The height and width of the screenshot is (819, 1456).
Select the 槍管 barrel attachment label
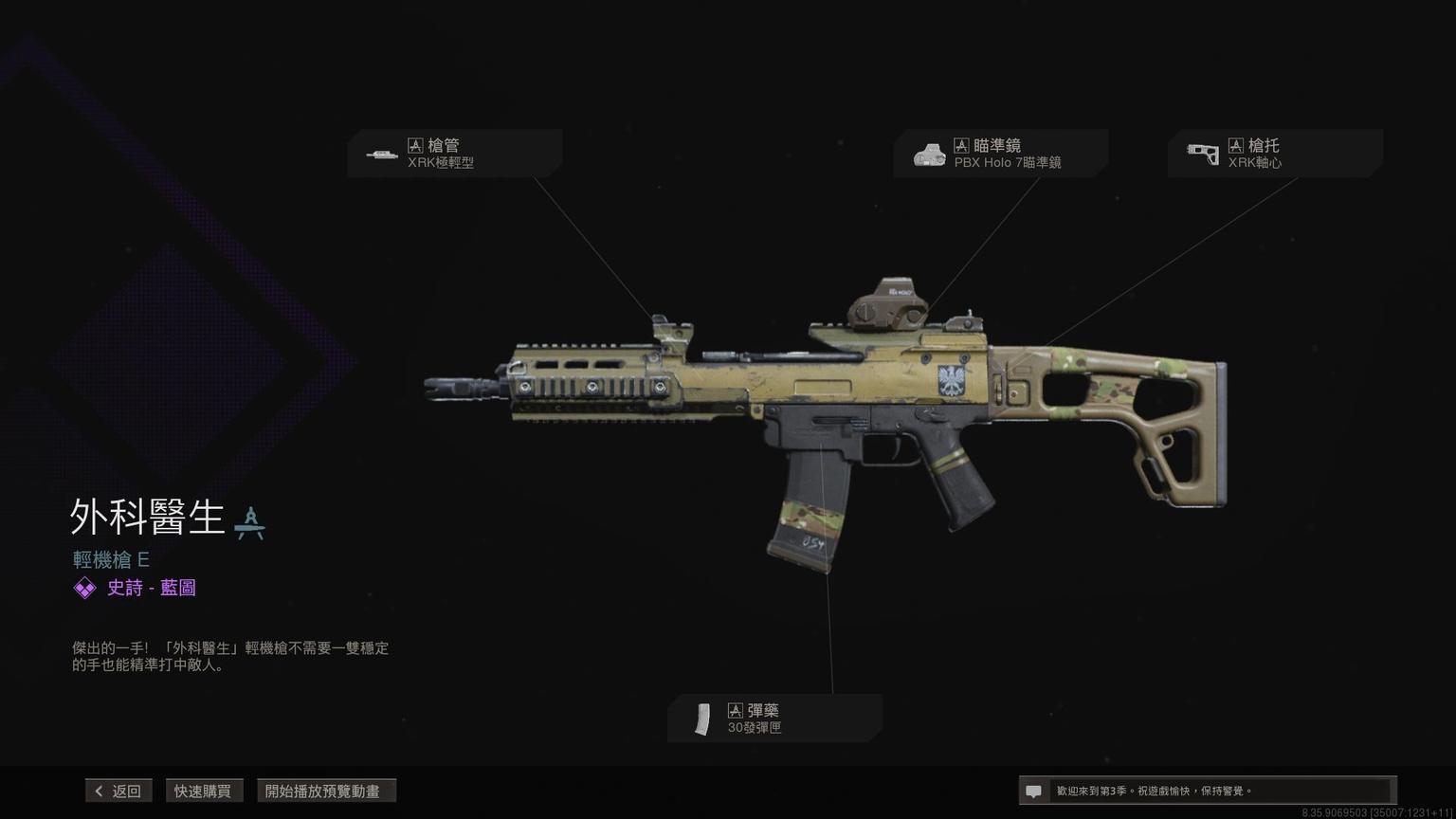(454, 154)
